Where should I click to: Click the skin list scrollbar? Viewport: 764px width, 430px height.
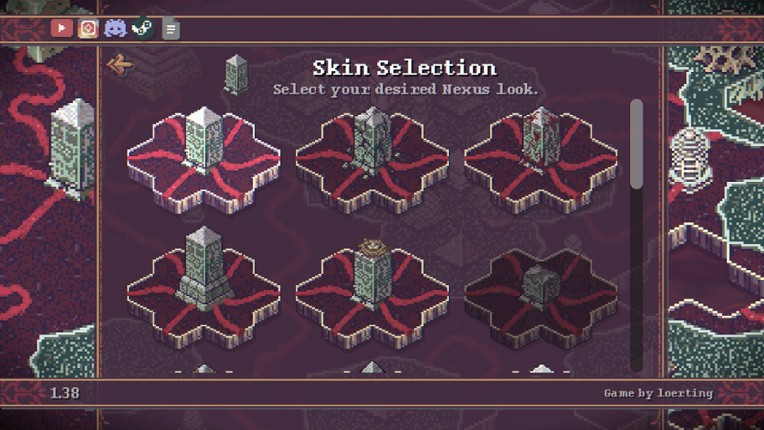tap(636, 143)
